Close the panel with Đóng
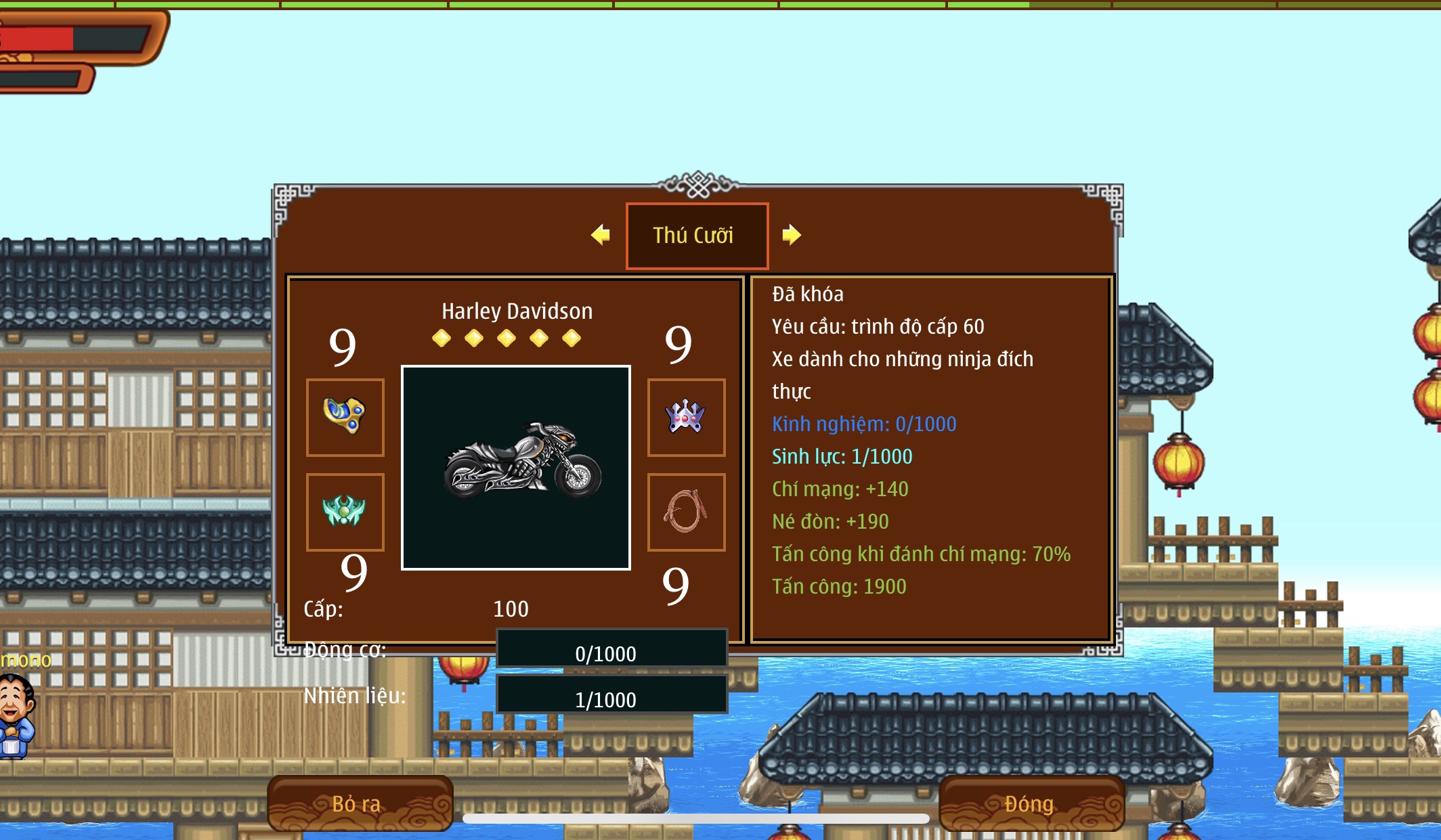The height and width of the screenshot is (840, 1441). pyautogui.click(x=1031, y=803)
